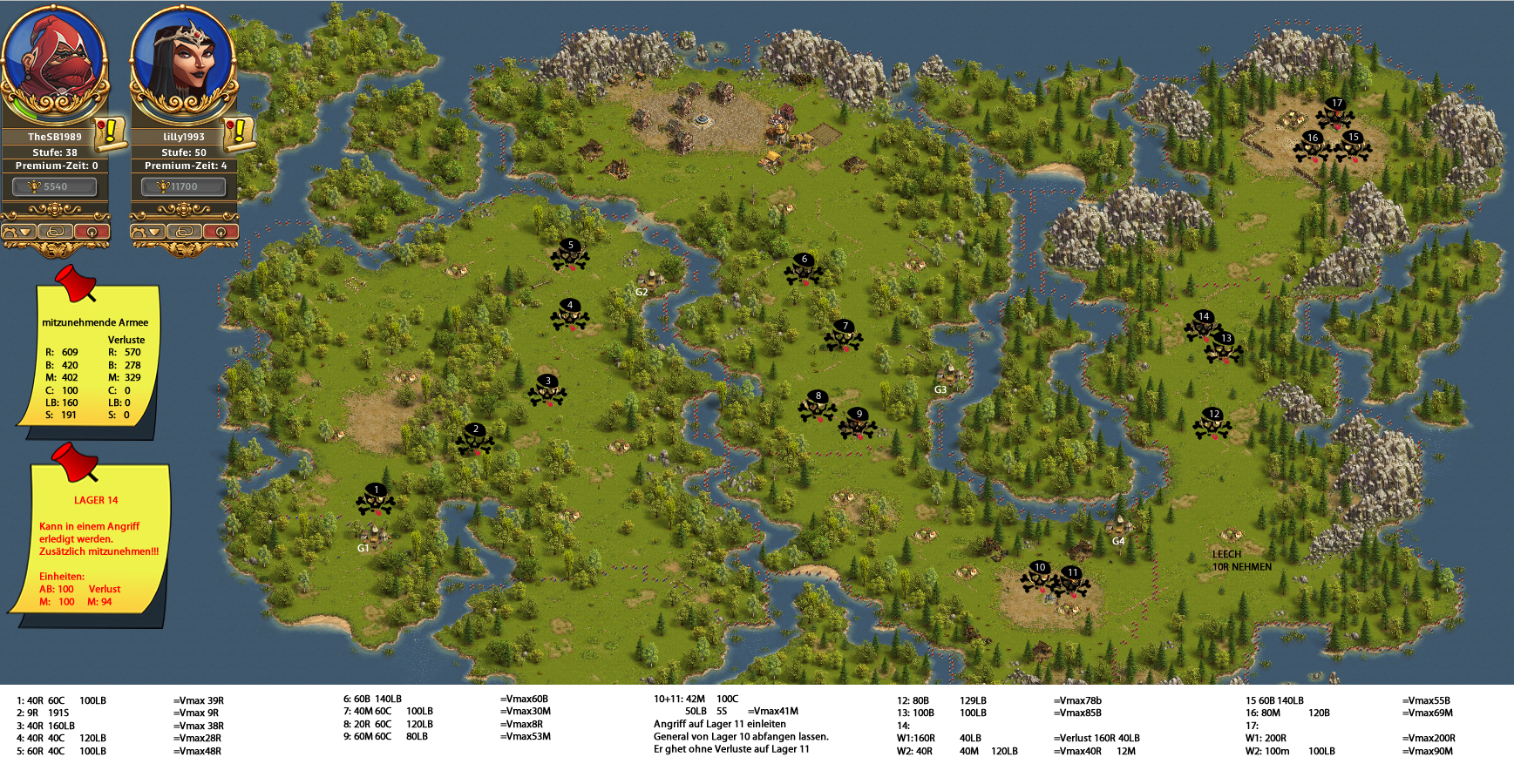This screenshot has width=1514, height=784.
Task: Select bandit camp marker number 12
Action: point(1212,423)
